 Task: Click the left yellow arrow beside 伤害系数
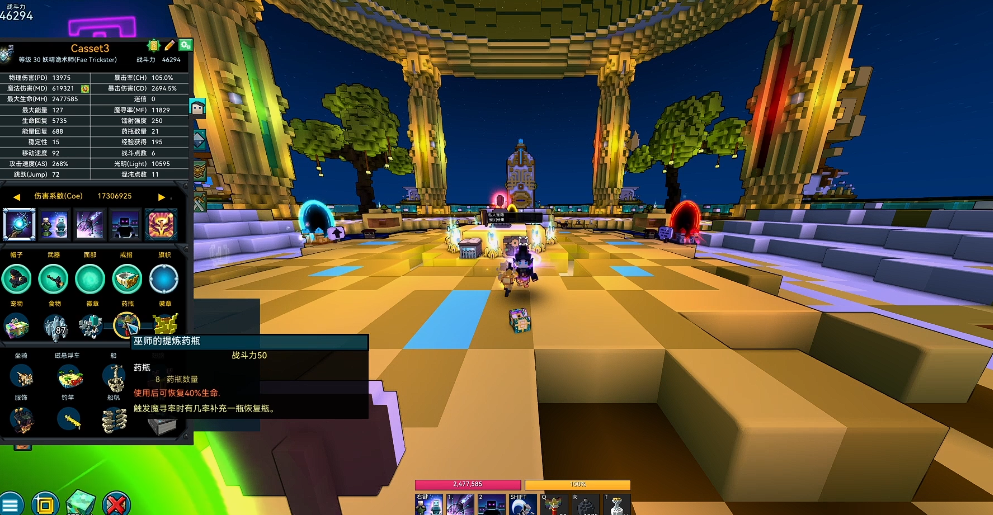(x=15, y=197)
